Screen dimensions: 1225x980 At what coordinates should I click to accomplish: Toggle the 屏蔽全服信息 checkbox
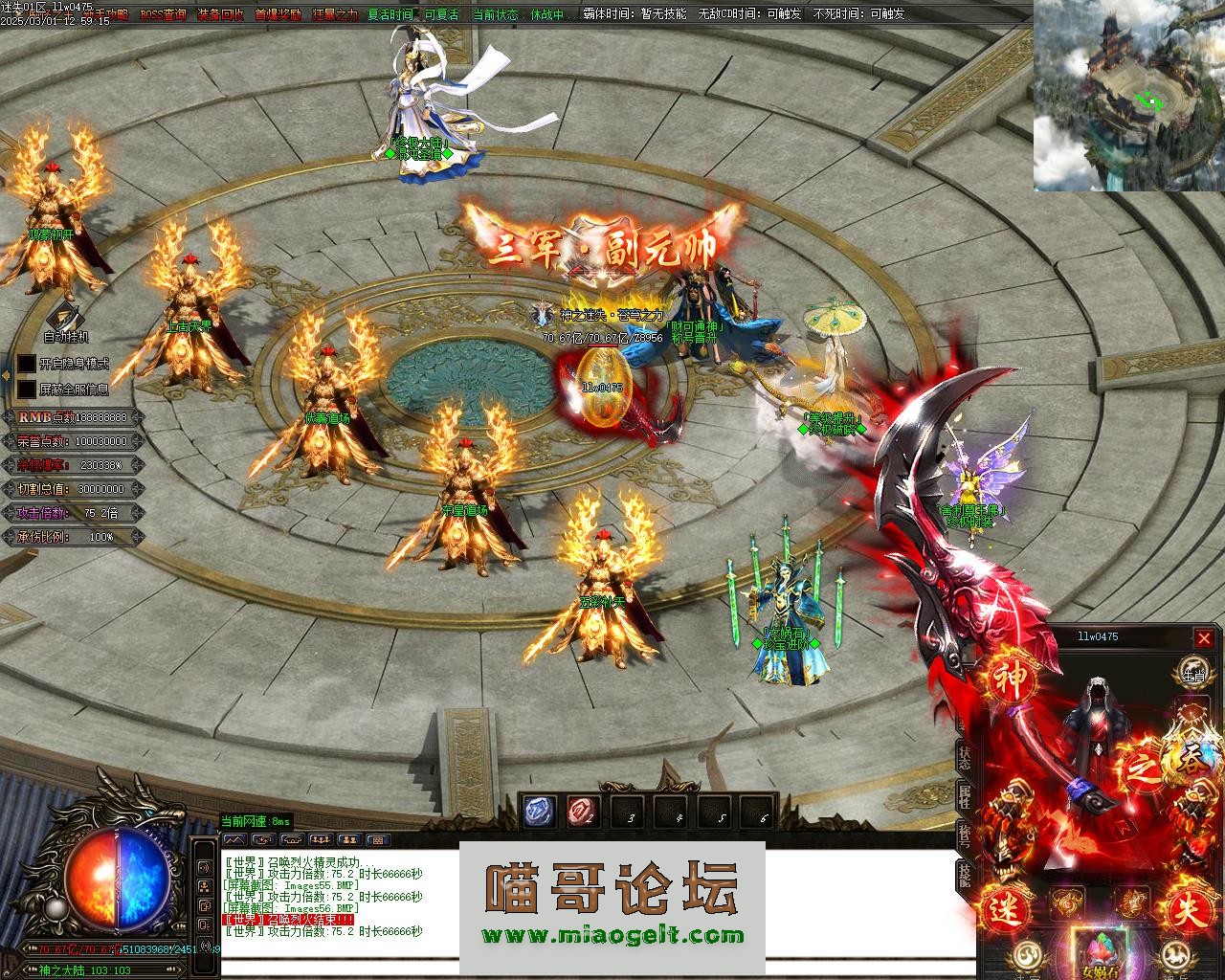point(27,390)
